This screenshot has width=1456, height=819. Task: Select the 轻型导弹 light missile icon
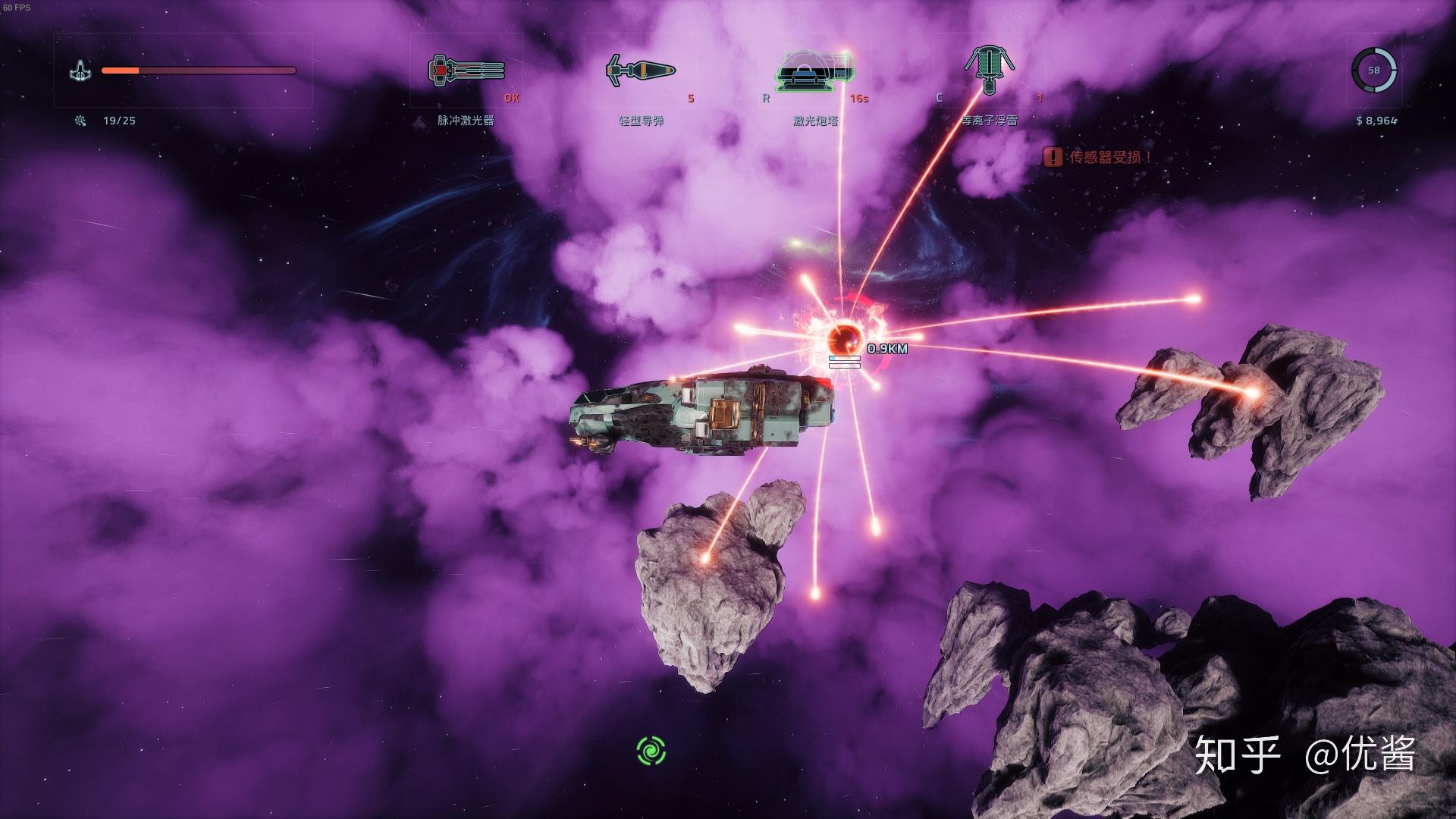click(641, 70)
